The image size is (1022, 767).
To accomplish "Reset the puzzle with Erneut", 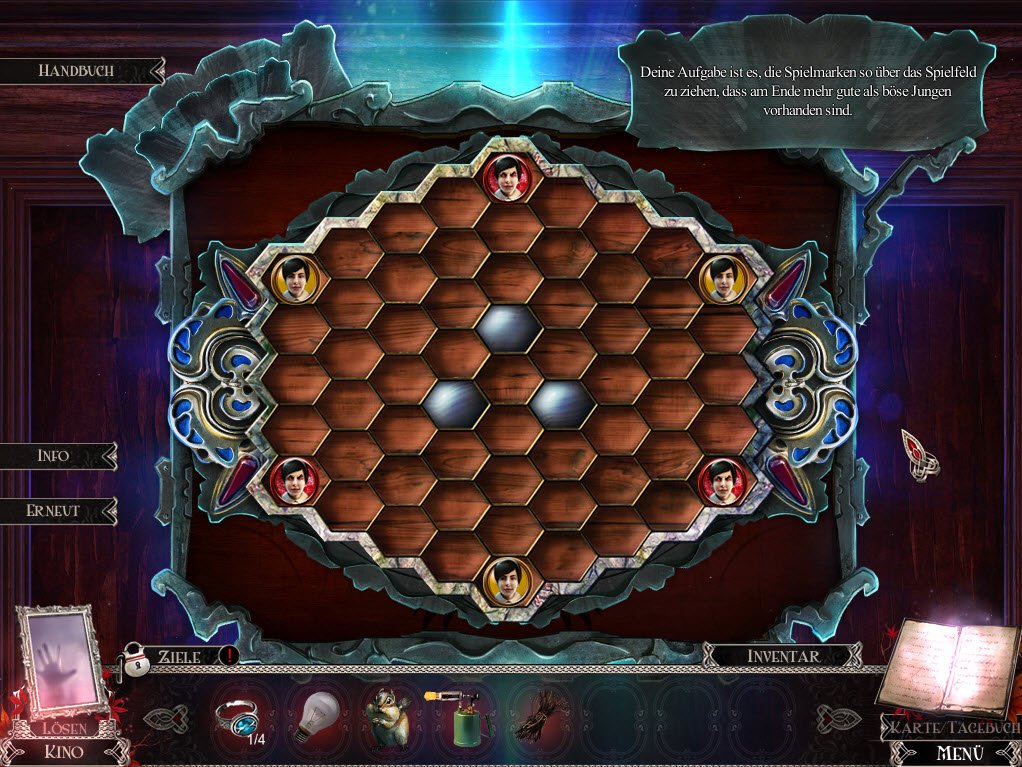I will coord(54,510).
